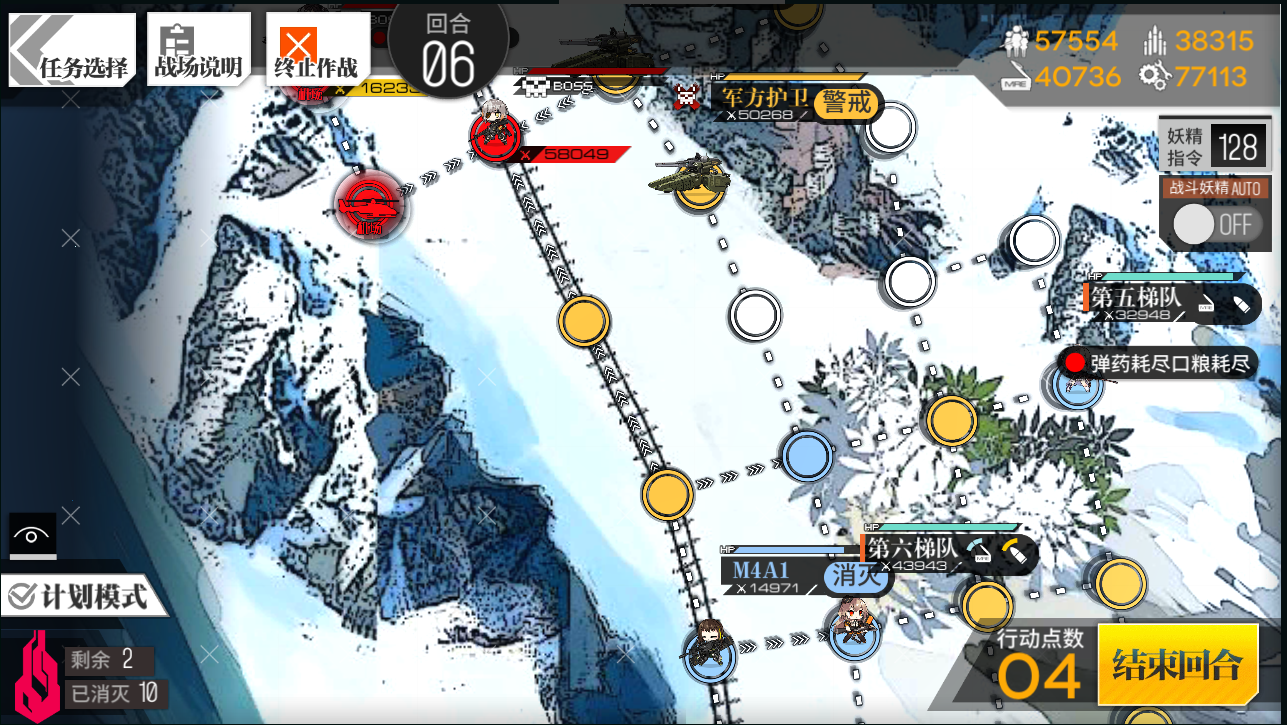This screenshot has height=725, width=1287.
Task: Open the 战场说明 battlefield briefing
Action: 197,48
